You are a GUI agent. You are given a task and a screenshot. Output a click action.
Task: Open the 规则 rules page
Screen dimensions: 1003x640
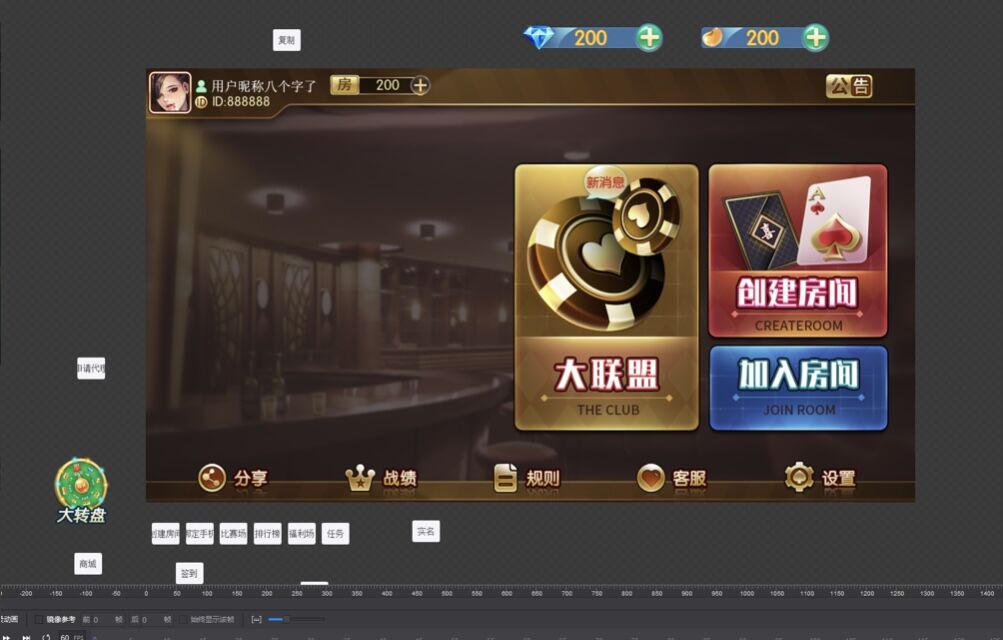tap(527, 478)
